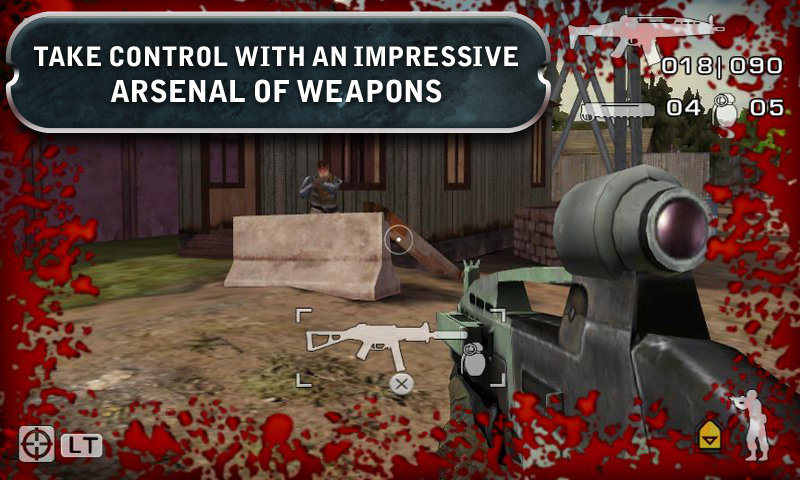The height and width of the screenshot is (480, 800).
Task: Click the yellow down-arrow badge
Action: click(710, 433)
